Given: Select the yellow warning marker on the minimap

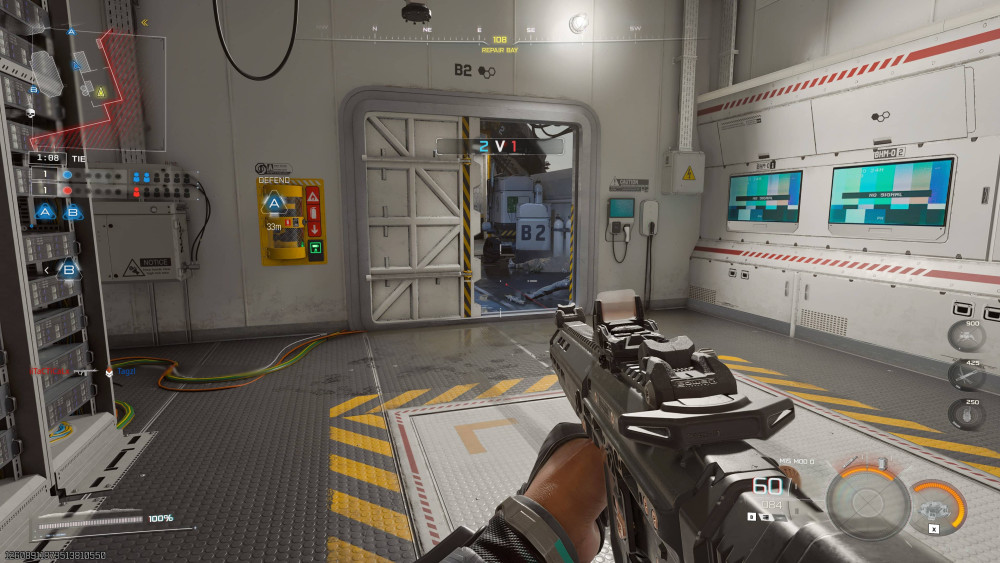Looking at the screenshot, I should [101, 92].
